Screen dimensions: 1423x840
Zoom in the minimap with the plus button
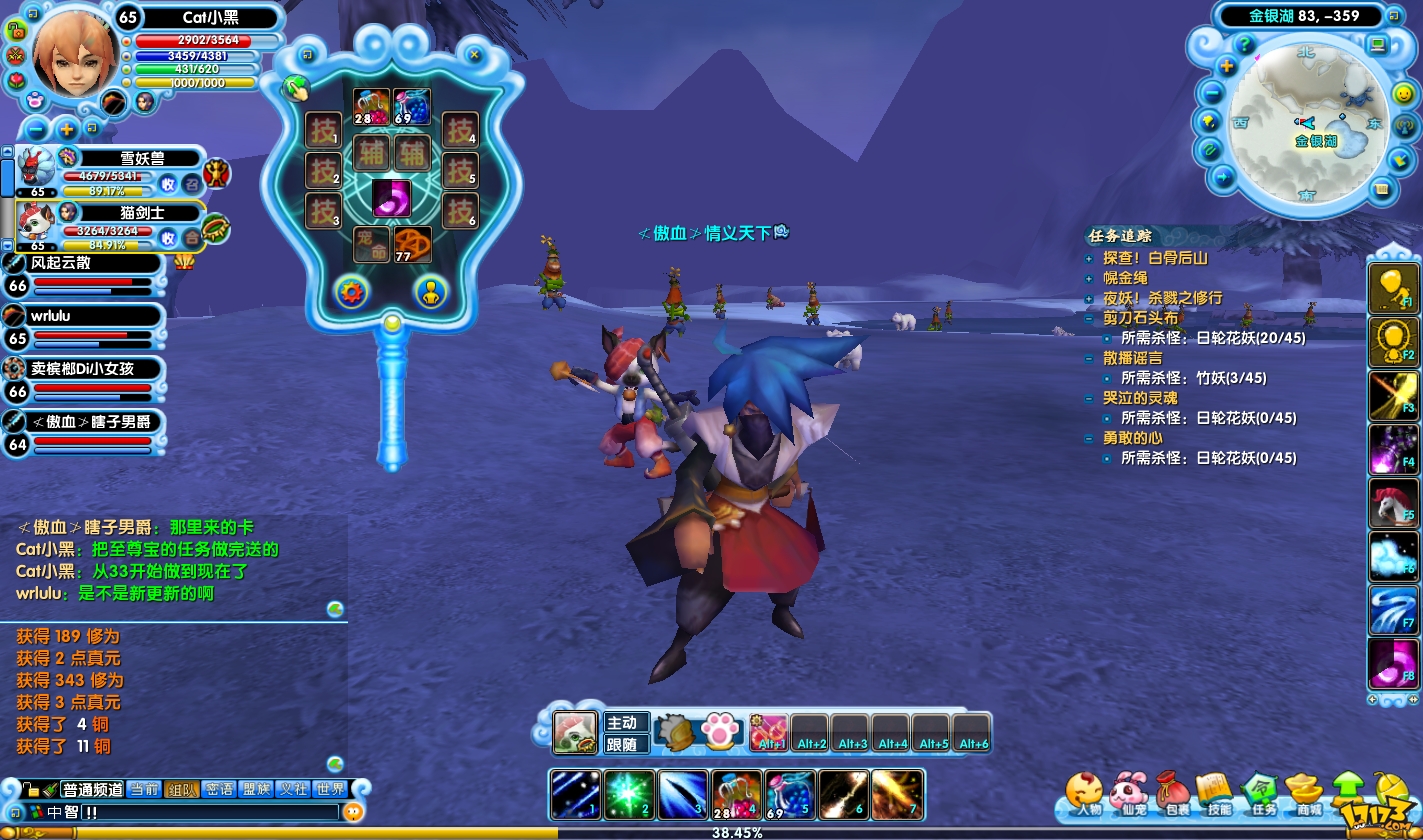pyautogui.click(x=1227, y=67)
